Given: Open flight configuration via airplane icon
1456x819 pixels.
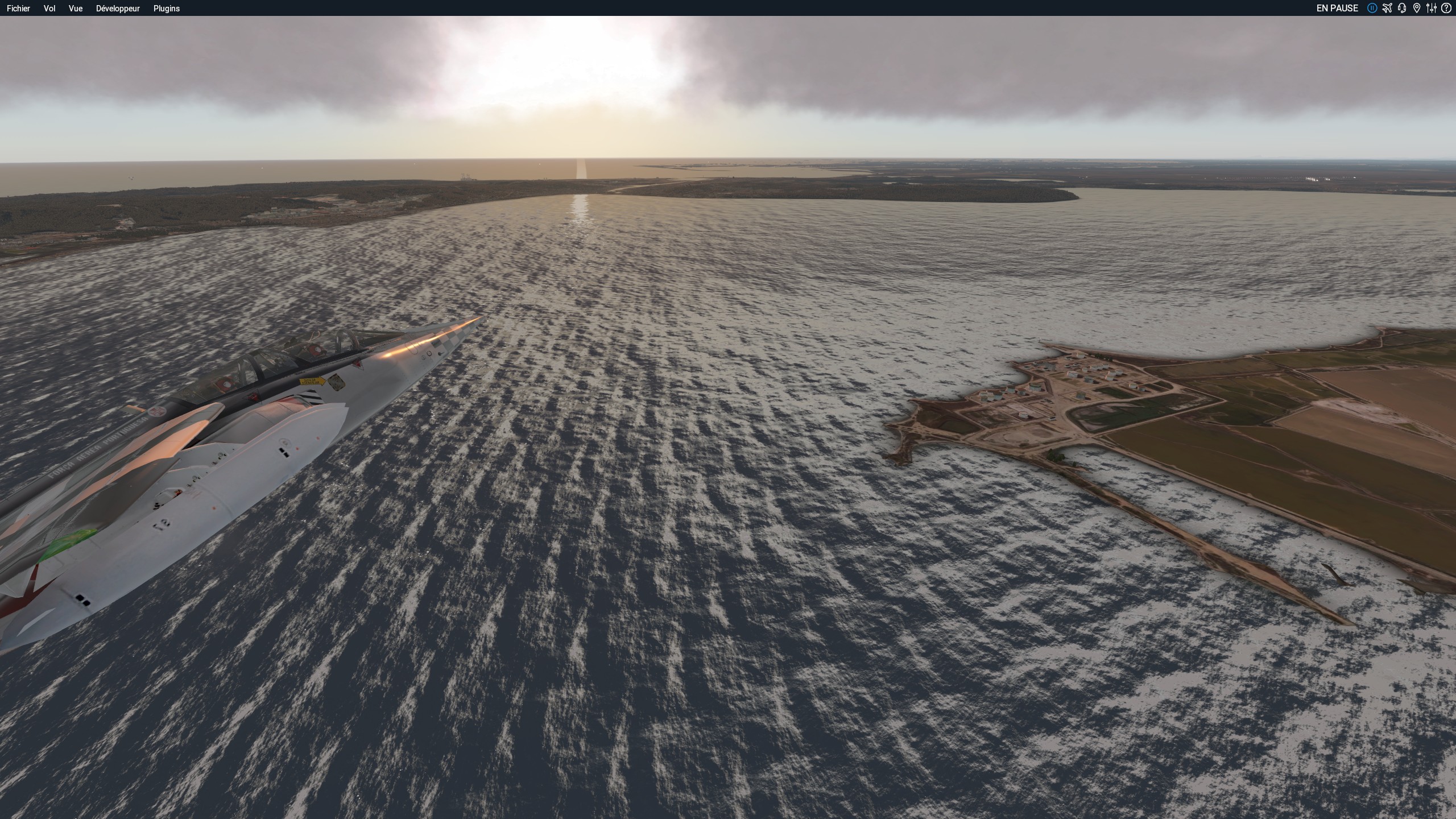Looking at the screenshot, I should pos(1387,8).
